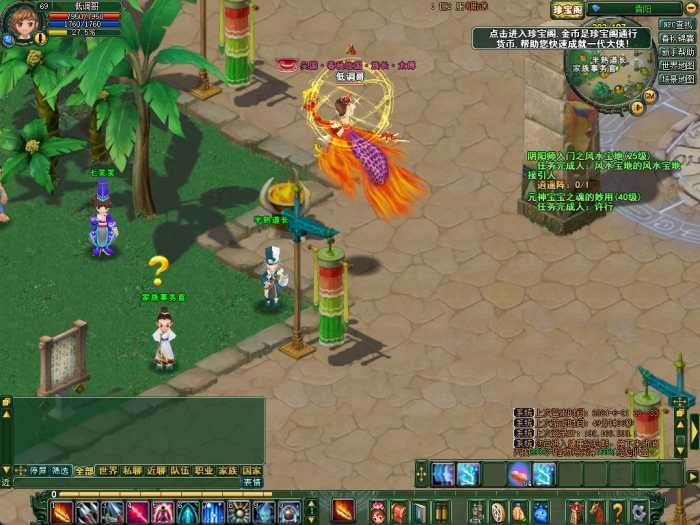Open the 新手帮助 newbie help

(x=678, y=52)
